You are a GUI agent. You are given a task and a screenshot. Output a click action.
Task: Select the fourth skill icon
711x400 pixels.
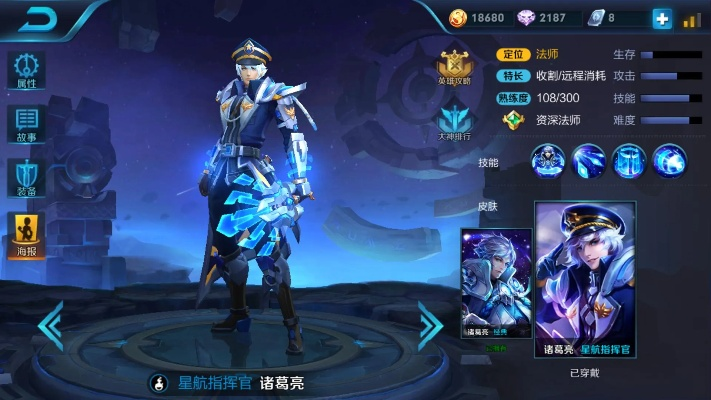tap(668, 160)
